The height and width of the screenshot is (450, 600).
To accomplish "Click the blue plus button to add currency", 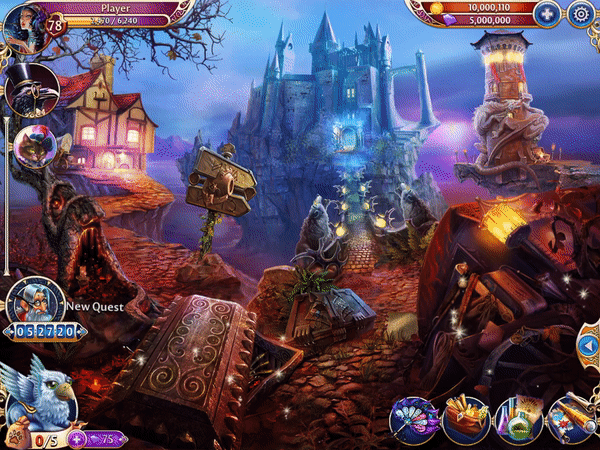I will [546, 13].
